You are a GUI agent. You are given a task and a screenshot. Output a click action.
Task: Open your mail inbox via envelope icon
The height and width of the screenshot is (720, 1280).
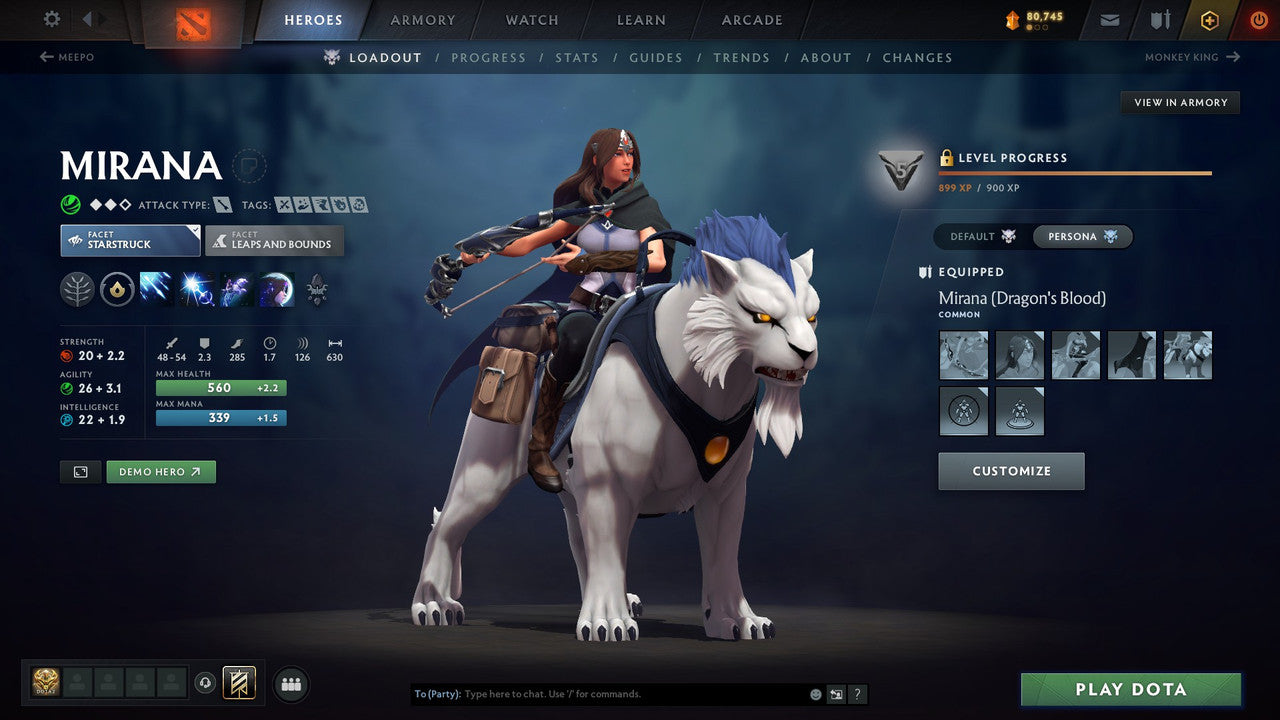coord(1109,19)
